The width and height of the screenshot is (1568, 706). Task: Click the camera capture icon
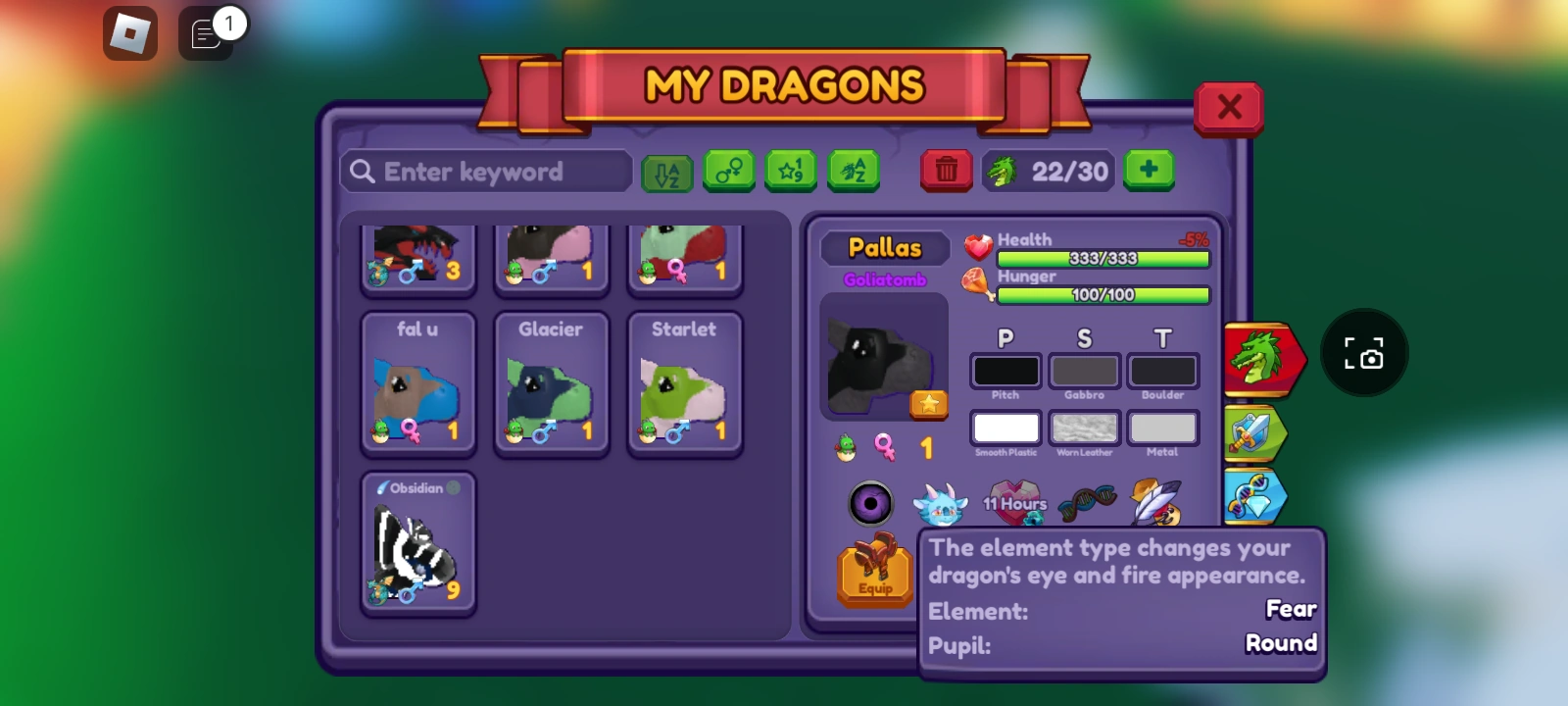click(x=1364, y=353)
